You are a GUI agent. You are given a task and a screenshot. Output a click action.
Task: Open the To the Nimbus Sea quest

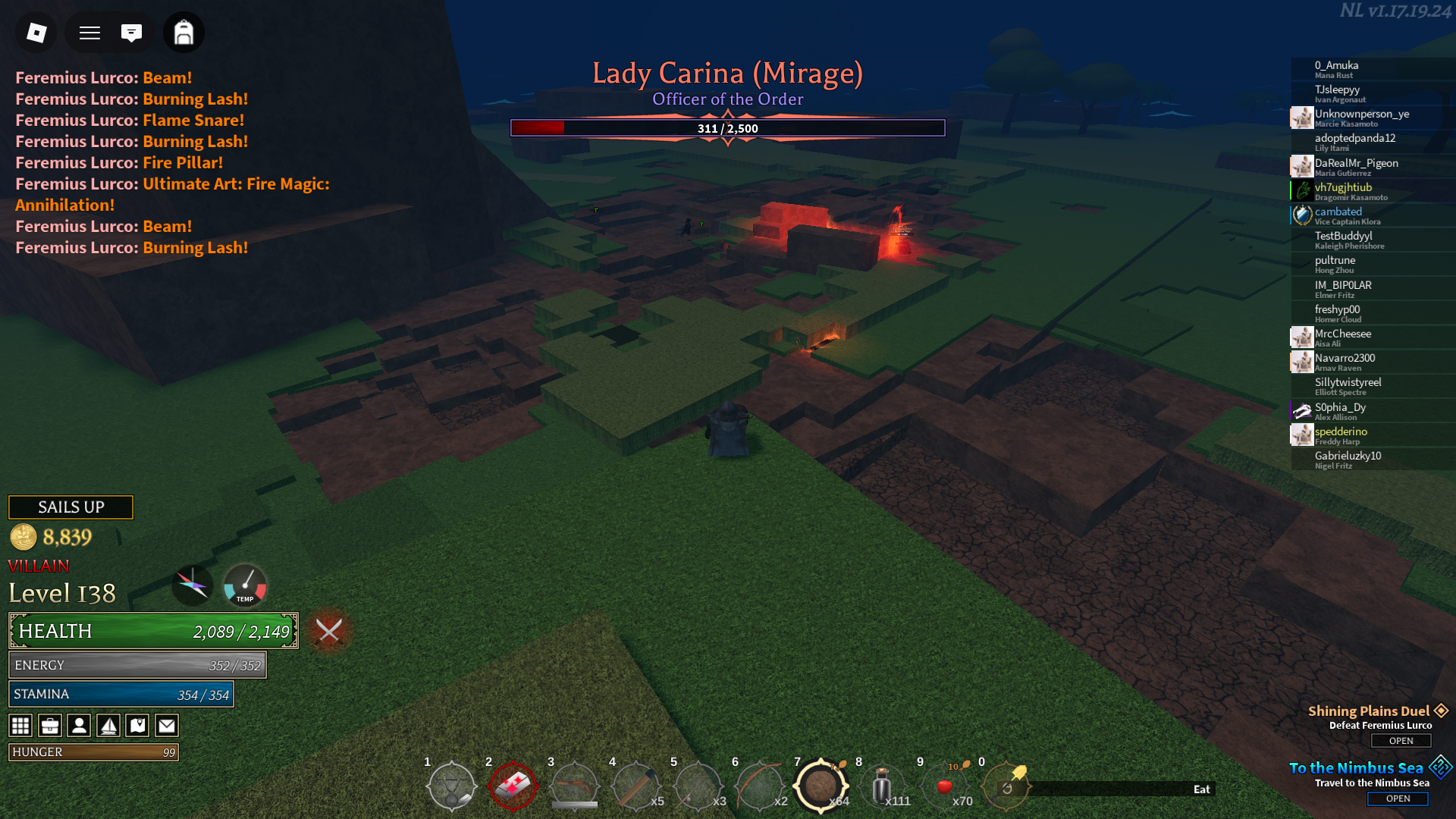(1398, 799)
